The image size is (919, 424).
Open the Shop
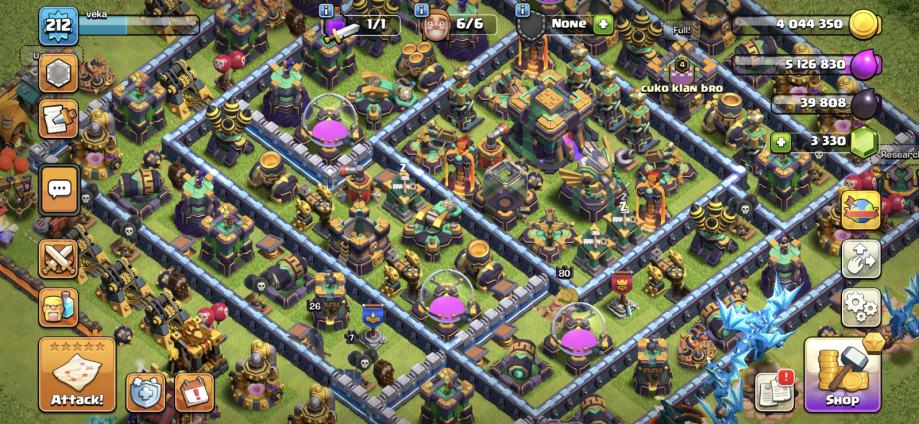click(842, 375)
